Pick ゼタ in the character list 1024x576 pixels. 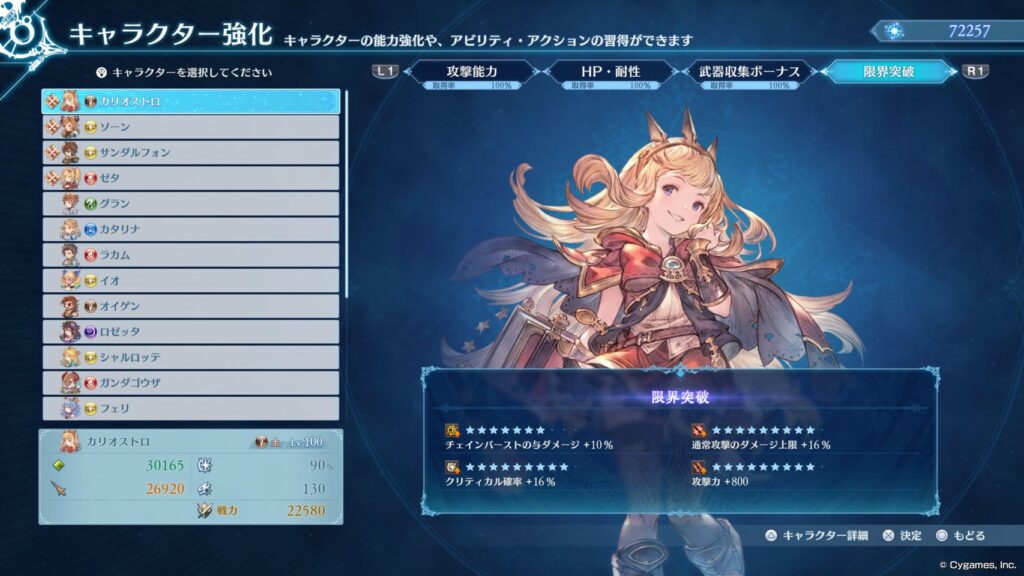(190, 178)
